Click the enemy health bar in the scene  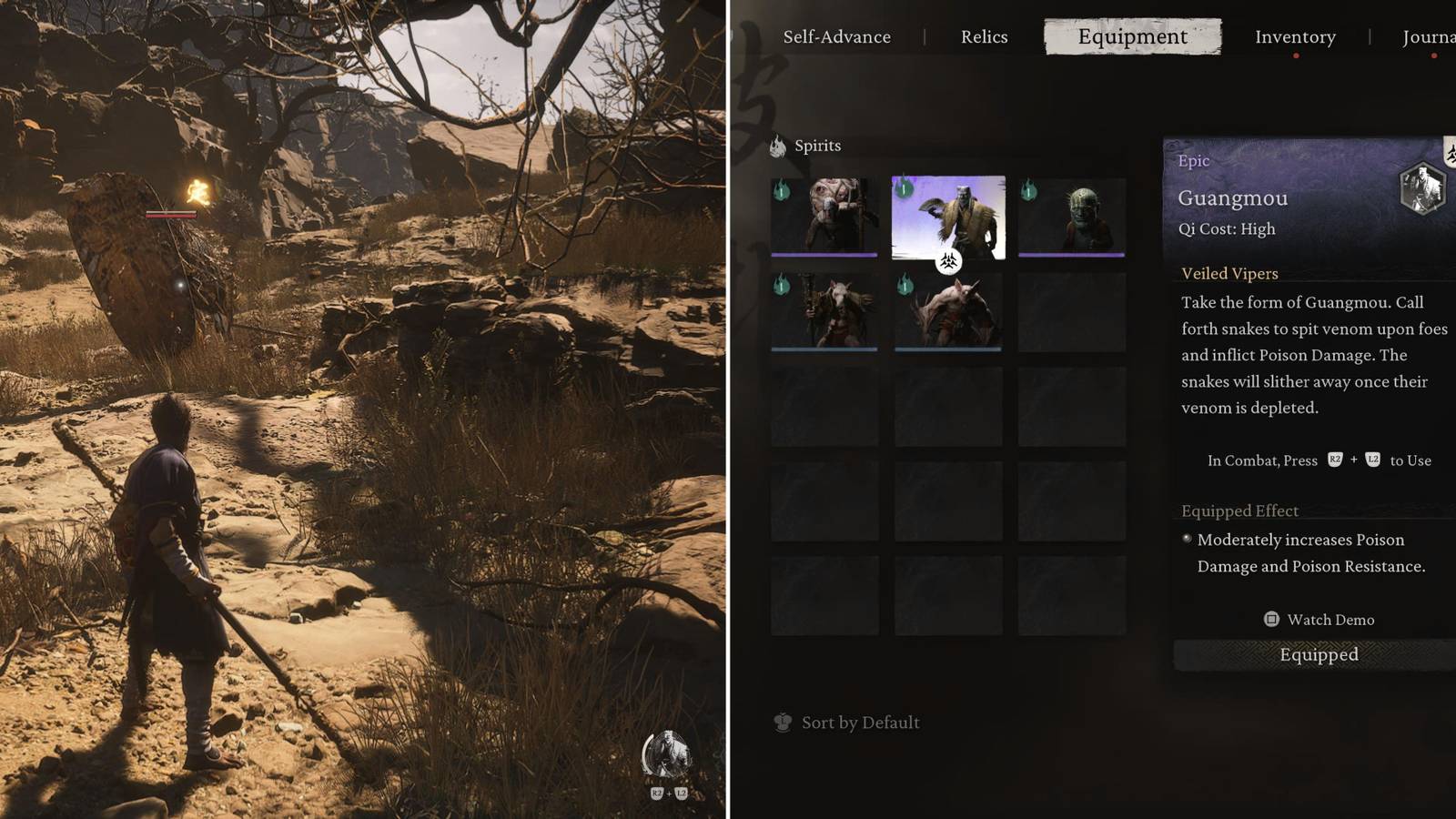click(x=170, y=216)
